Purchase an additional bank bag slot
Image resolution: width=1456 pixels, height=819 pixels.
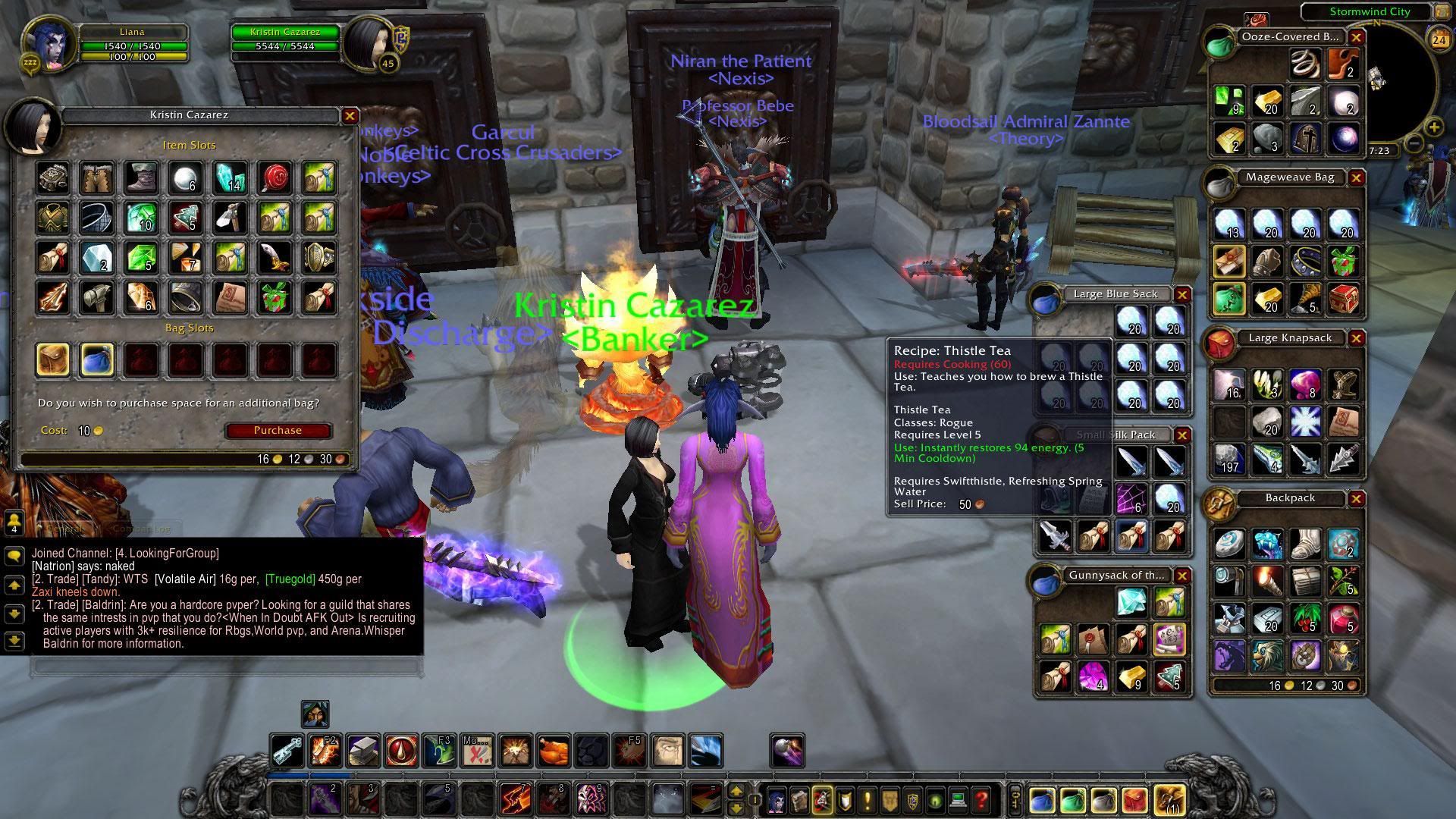click(x=278, y=431)
